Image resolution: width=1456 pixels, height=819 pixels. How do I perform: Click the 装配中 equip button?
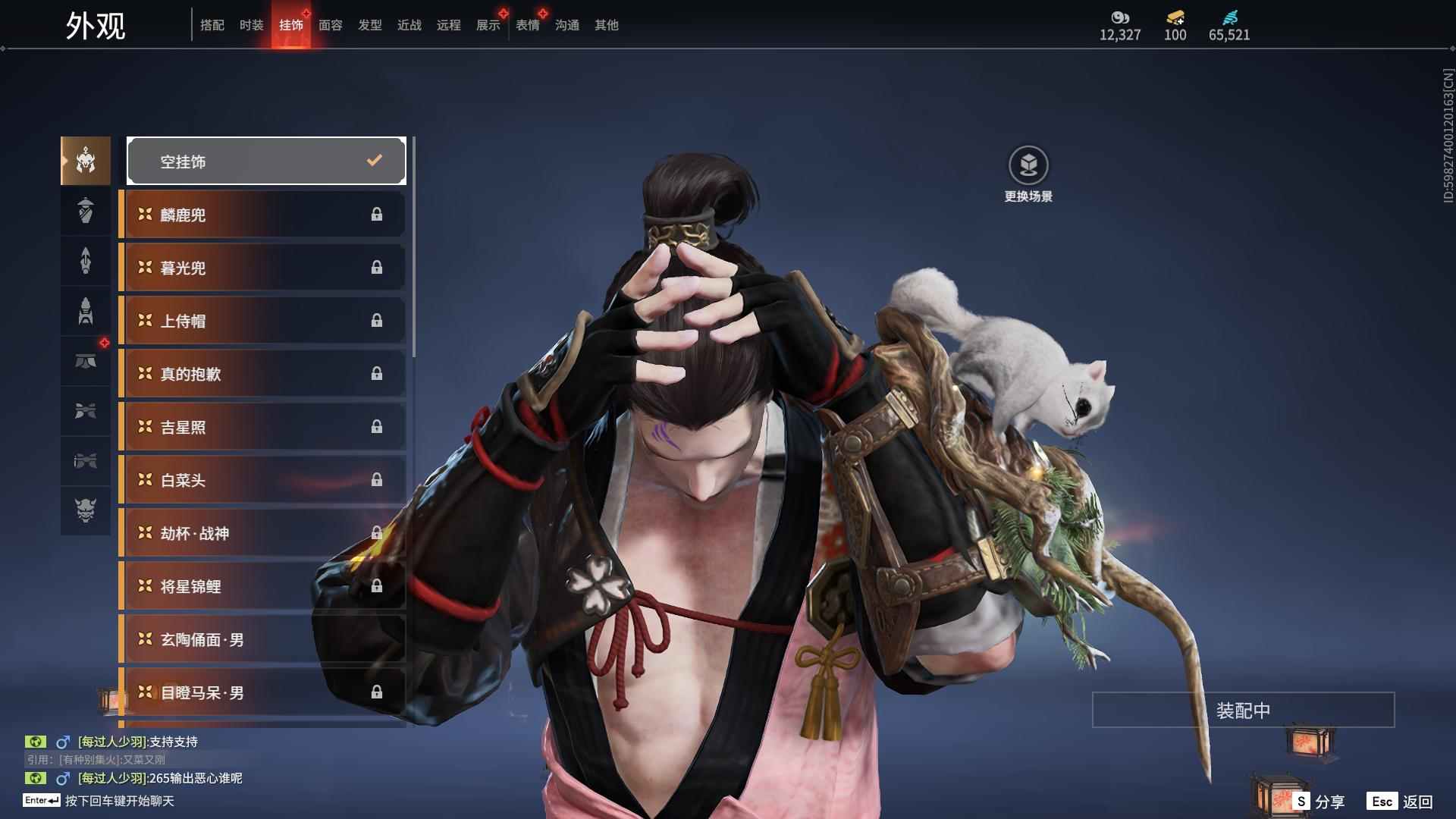1243,710
